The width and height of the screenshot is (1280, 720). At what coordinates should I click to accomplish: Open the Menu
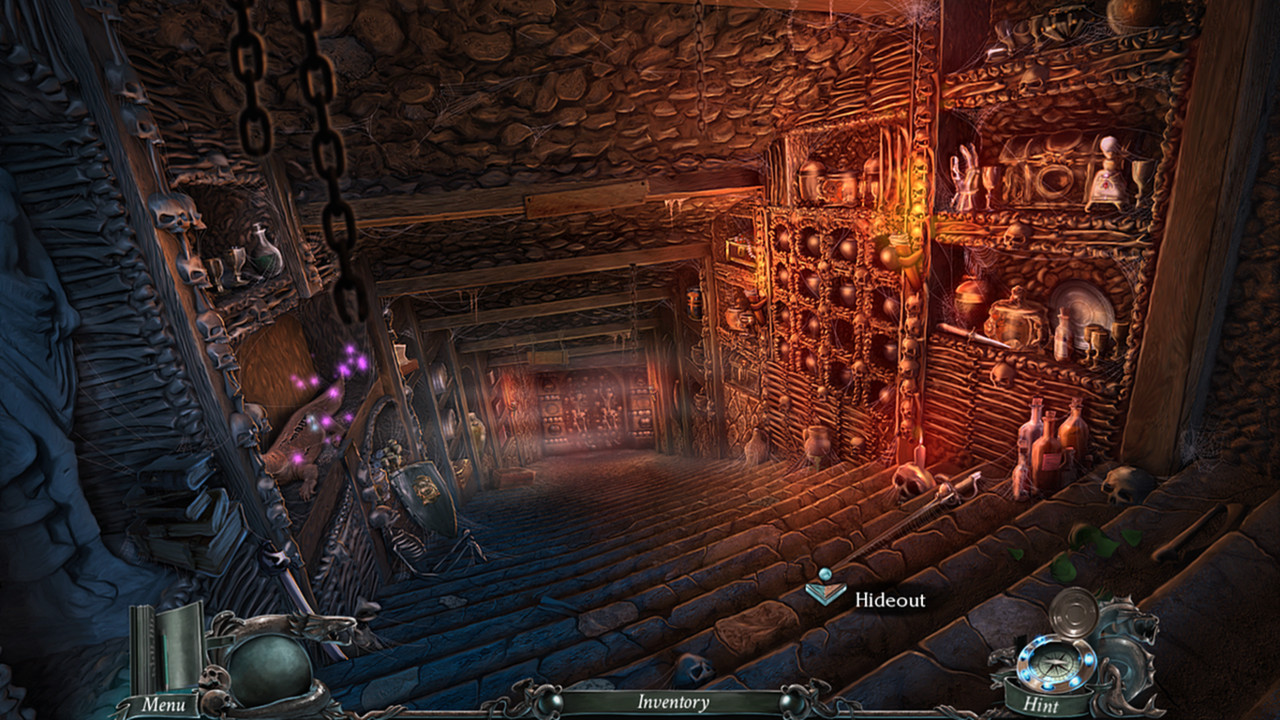pyautogui.click(x=166, y=704)
